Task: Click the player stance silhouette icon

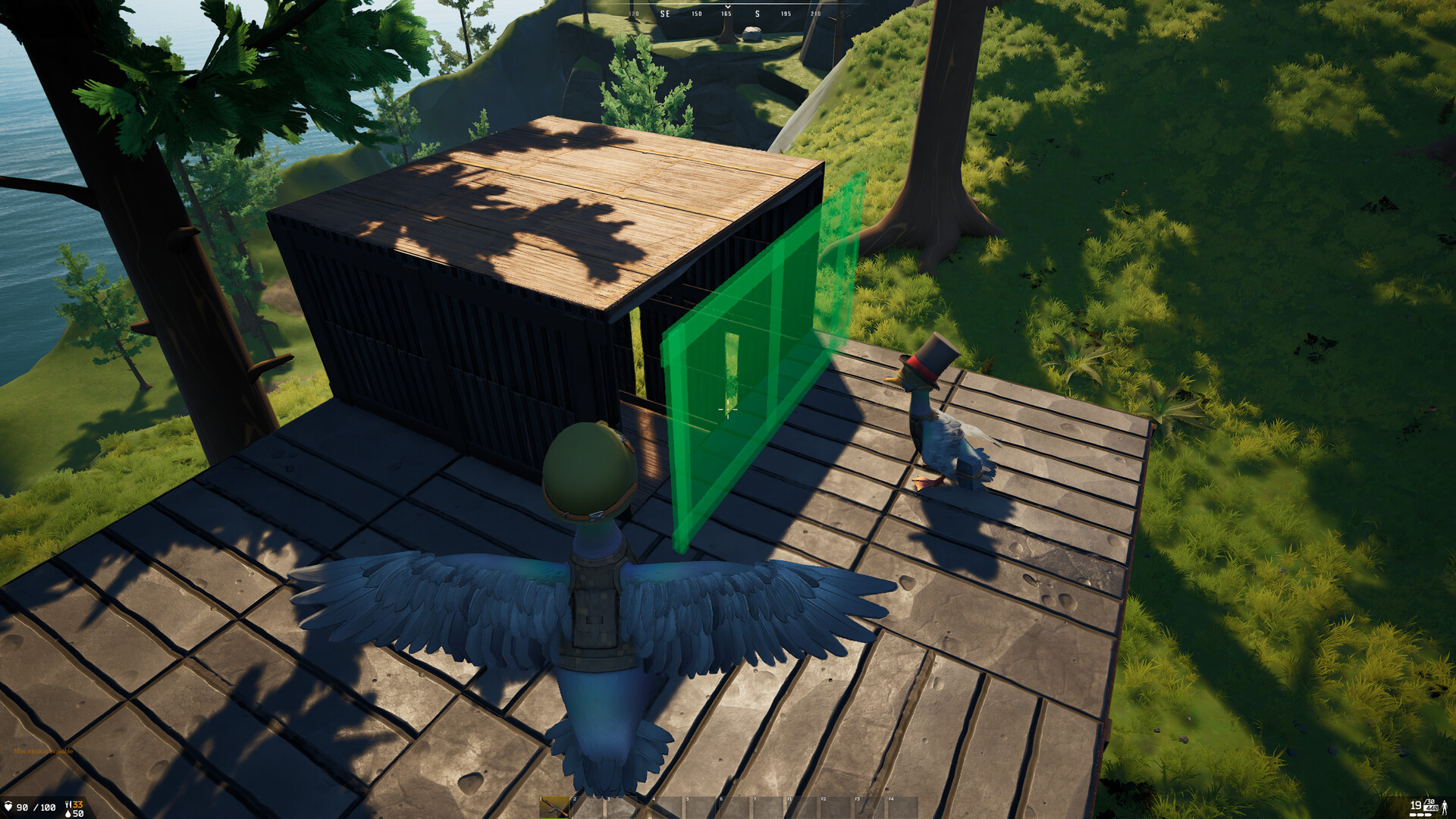Action: point(1445,807)
